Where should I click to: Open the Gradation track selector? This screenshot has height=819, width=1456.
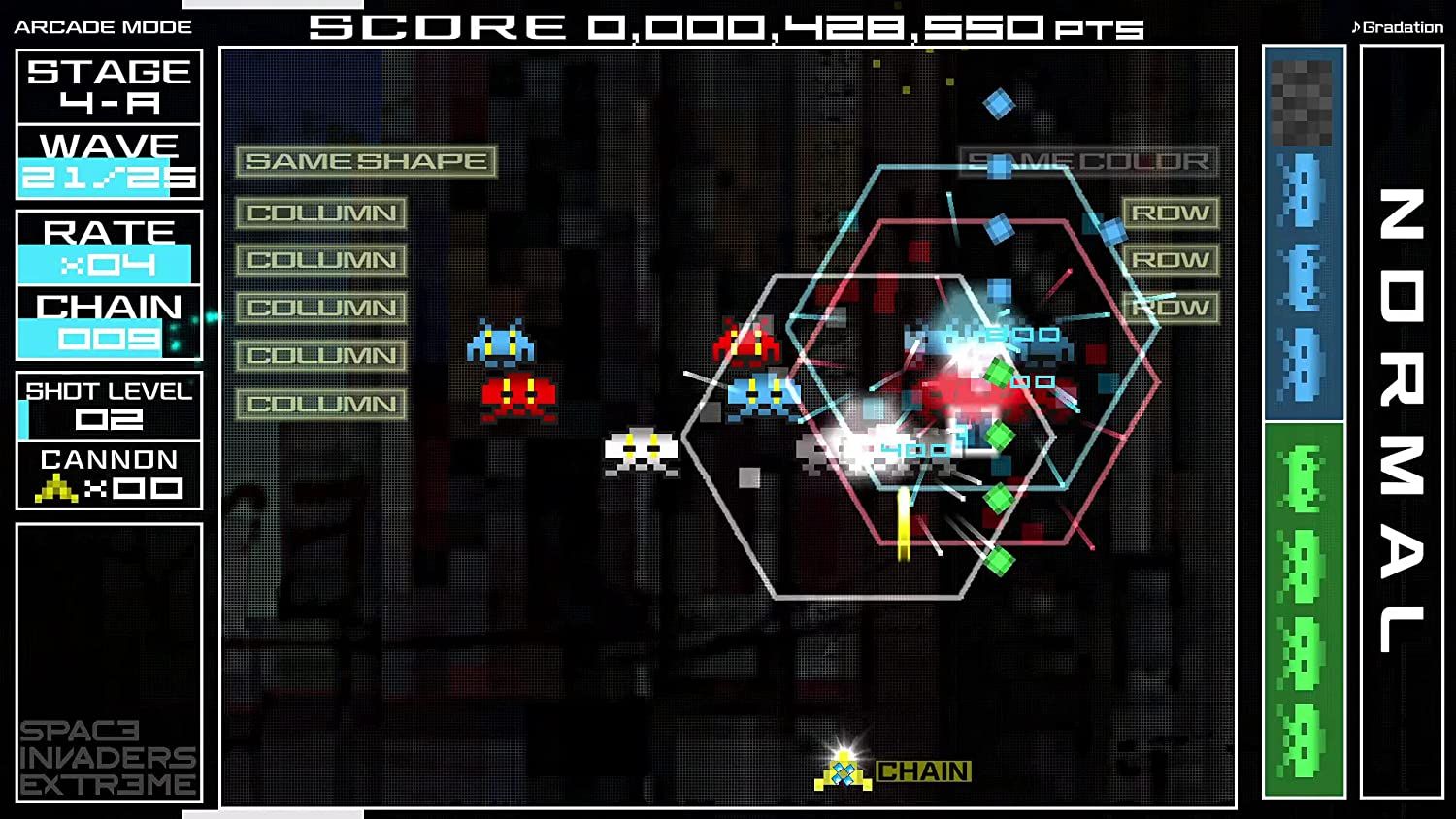pyautogui.click(x=1396, y=27)
